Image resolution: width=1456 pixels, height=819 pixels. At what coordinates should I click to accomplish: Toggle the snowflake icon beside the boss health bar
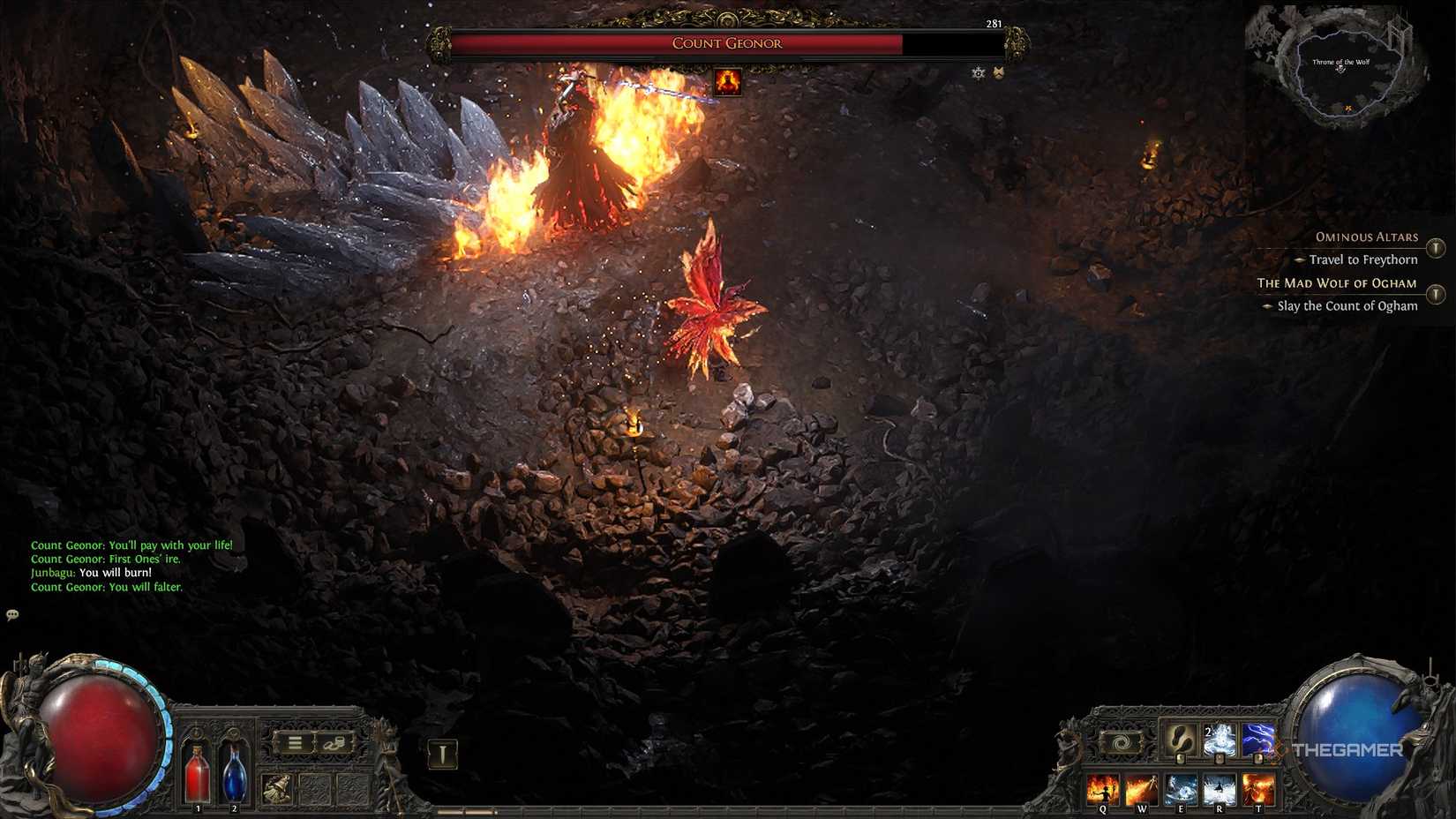point(978,73)
